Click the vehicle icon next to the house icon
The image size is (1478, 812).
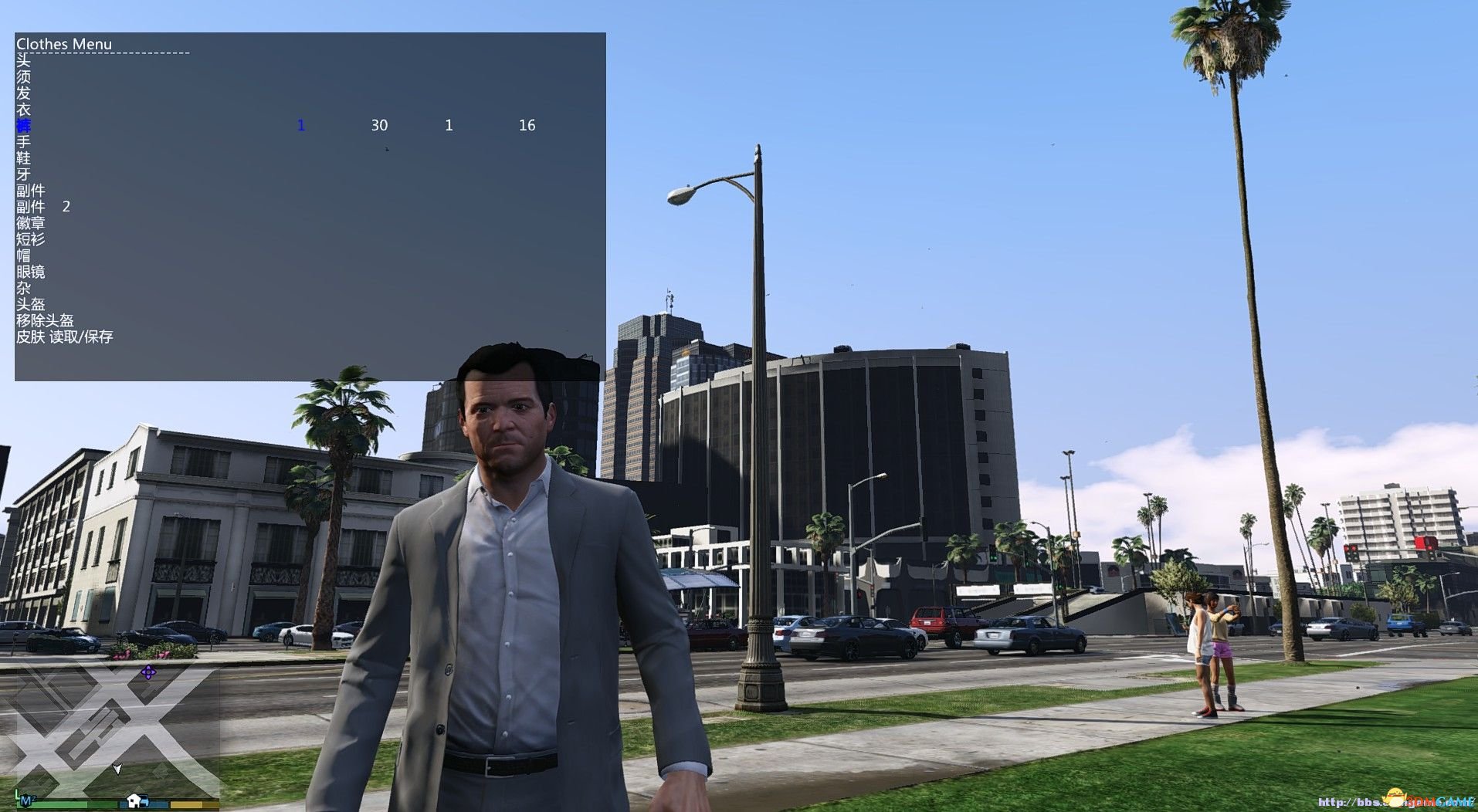144,804
